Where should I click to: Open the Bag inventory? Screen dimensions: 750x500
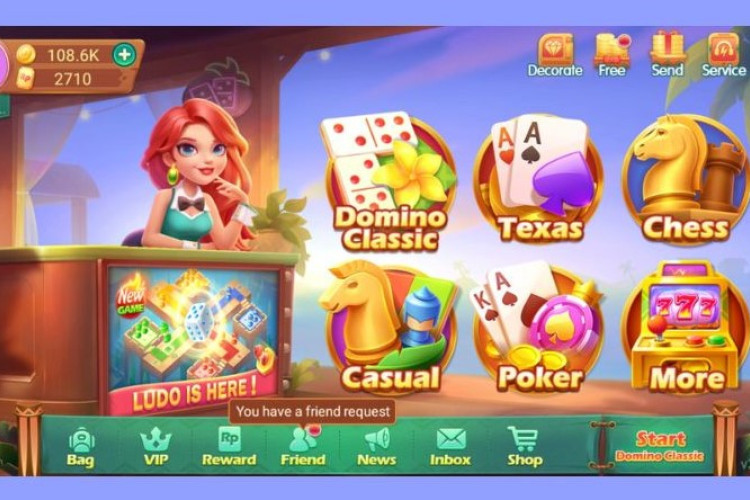[80, 445]
